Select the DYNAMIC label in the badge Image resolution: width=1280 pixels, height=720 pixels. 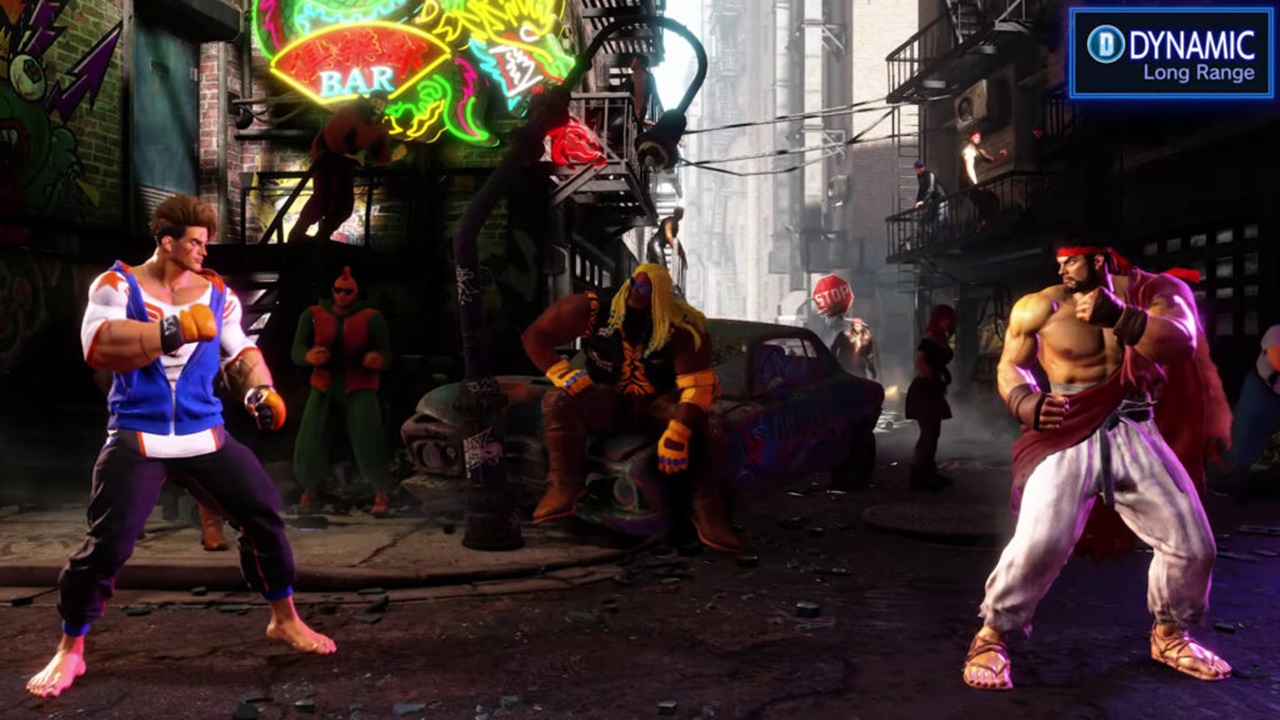1193,43
